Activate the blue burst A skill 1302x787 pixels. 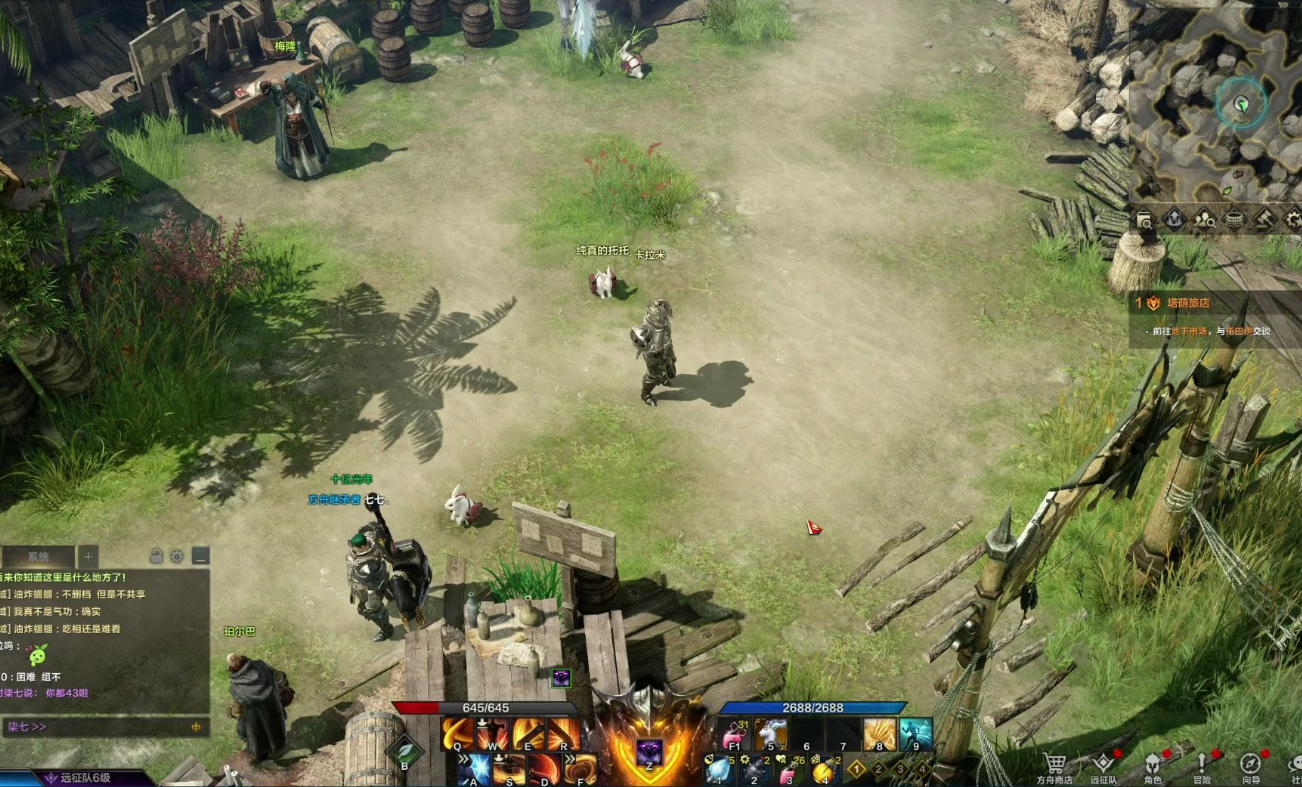(x=475, y=769)
